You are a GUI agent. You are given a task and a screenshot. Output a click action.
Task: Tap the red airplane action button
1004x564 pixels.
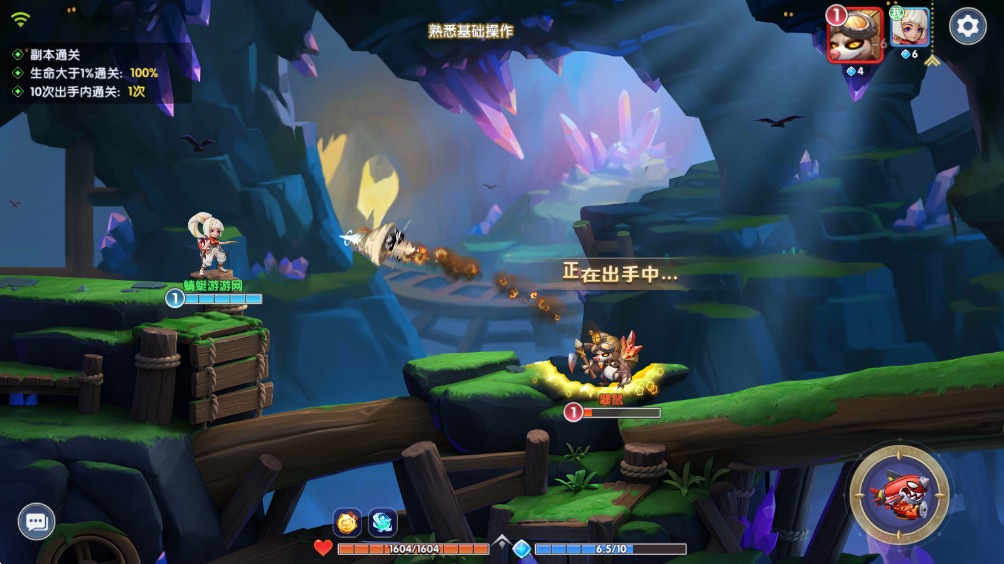[899, 494]
